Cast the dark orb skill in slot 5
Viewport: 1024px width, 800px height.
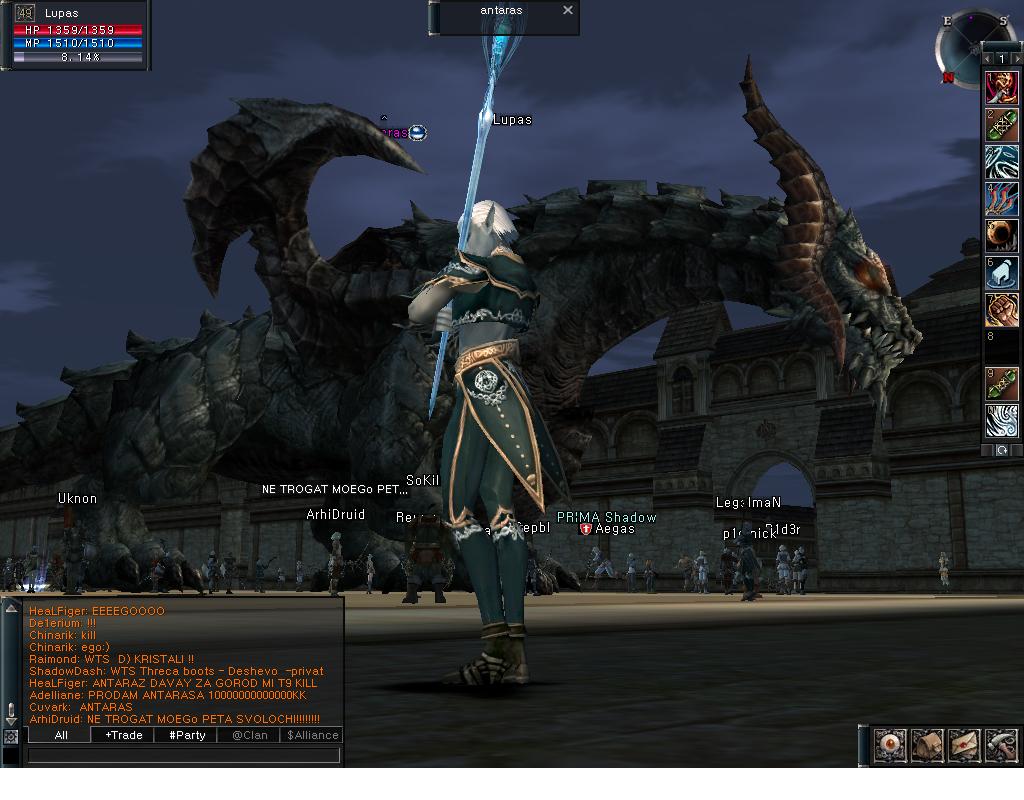pyautogui.click(x=1001, y=236)
